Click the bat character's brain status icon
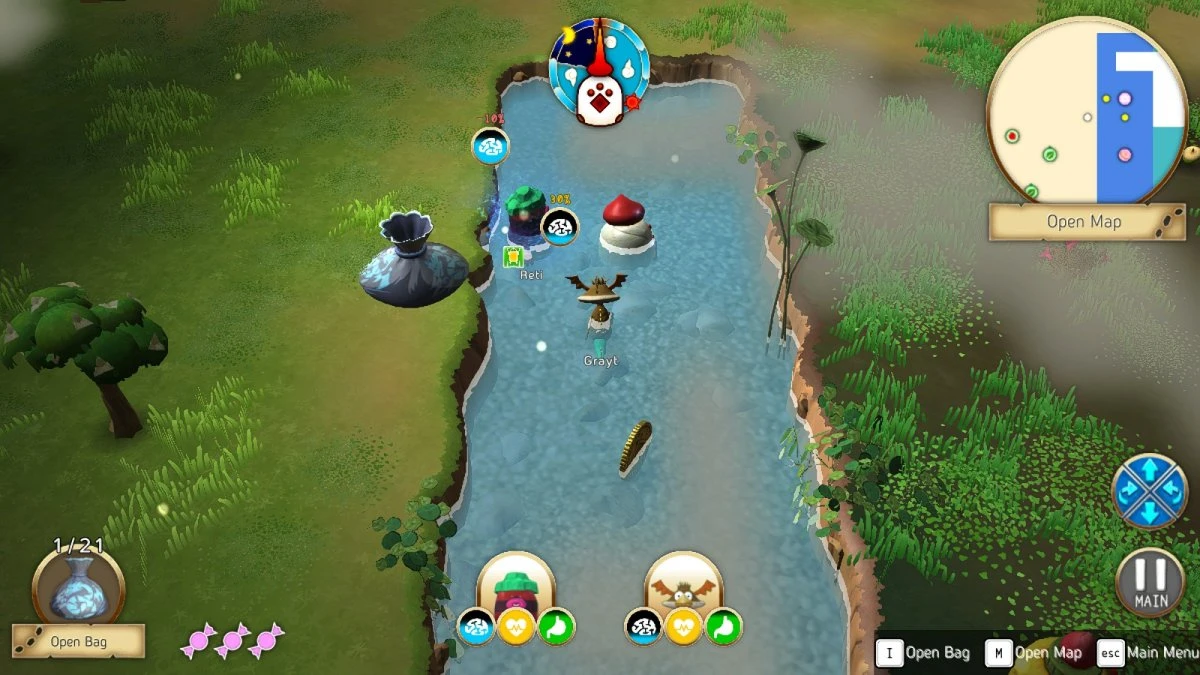The image size is (1200, 675). coord(643,627)
